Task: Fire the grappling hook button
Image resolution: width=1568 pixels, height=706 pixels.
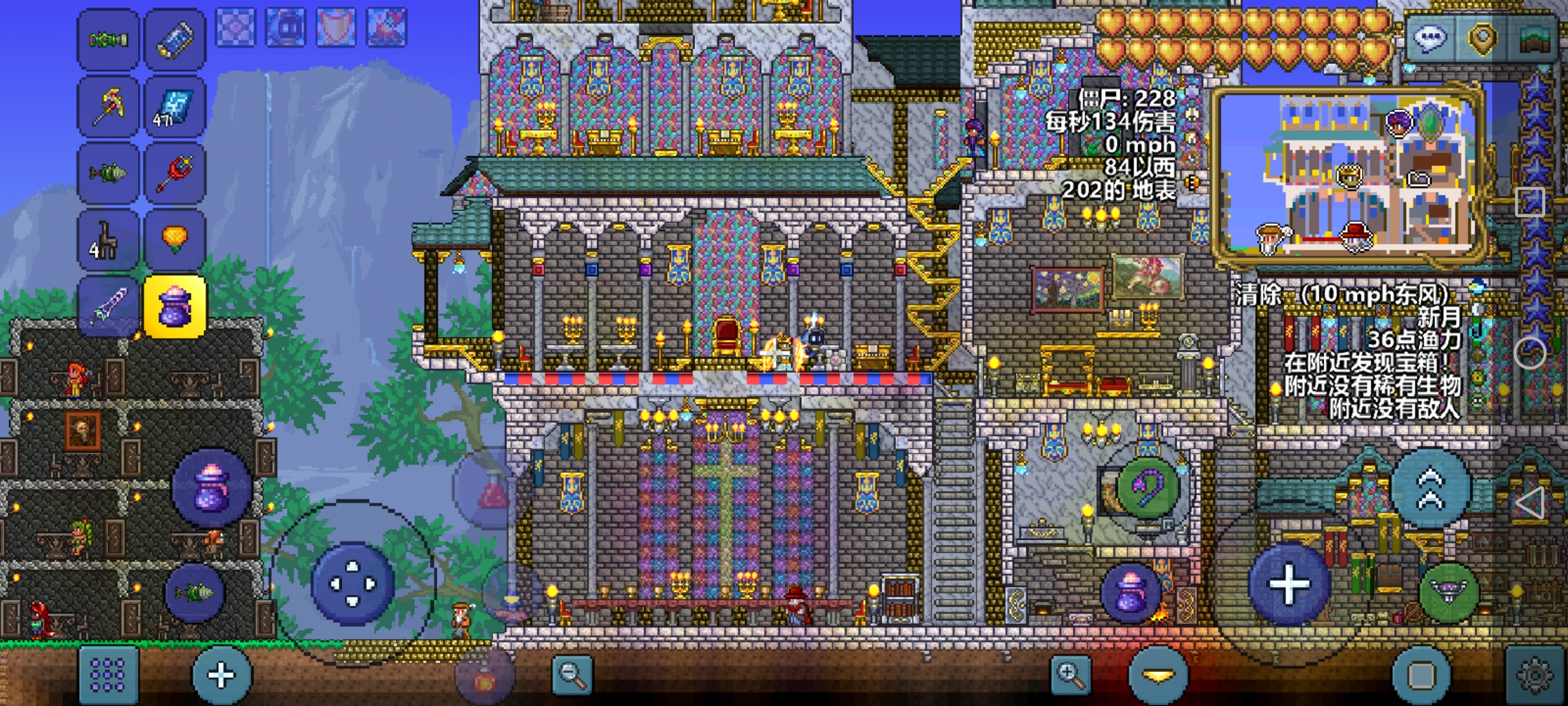Action: [x=1148, y=487]
